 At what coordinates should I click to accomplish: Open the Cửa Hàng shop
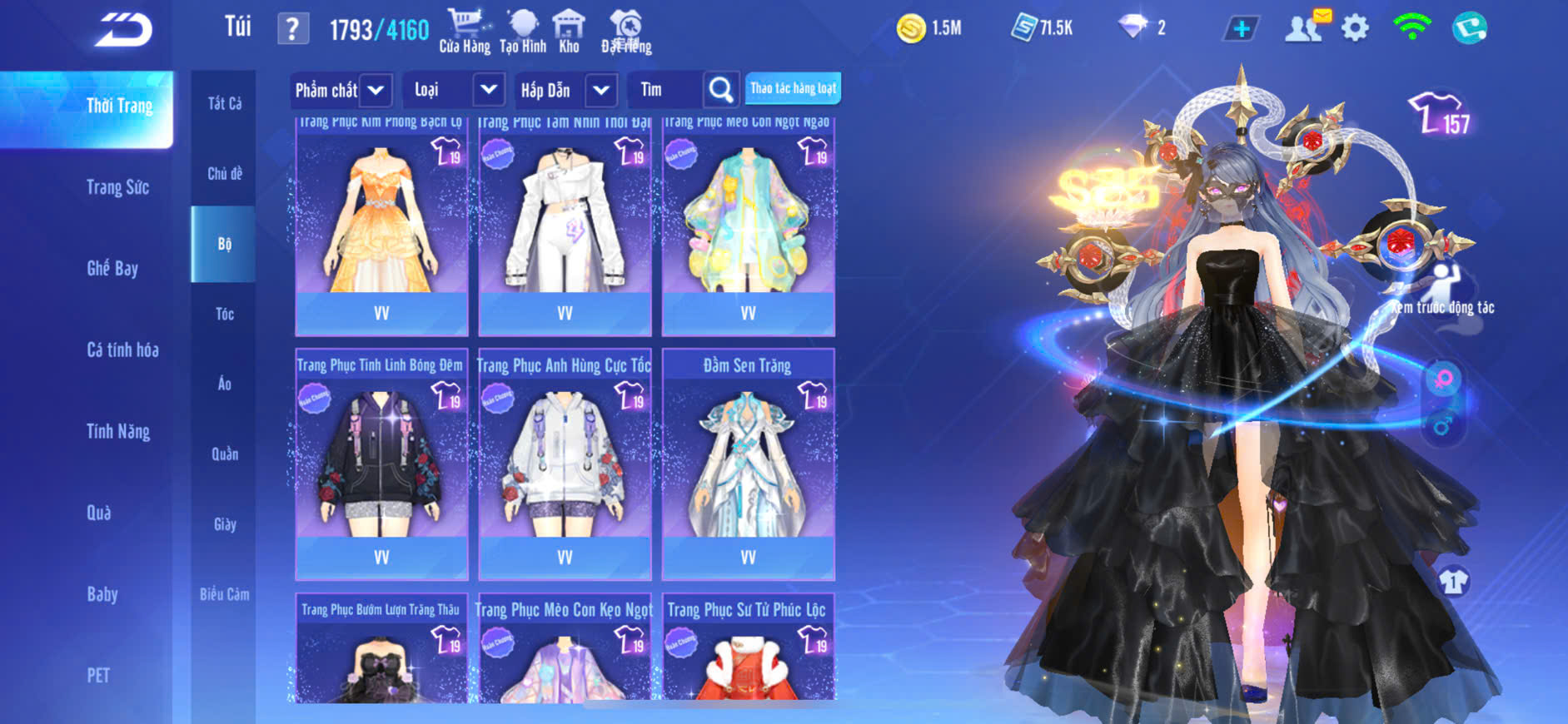tap(464, 32)
